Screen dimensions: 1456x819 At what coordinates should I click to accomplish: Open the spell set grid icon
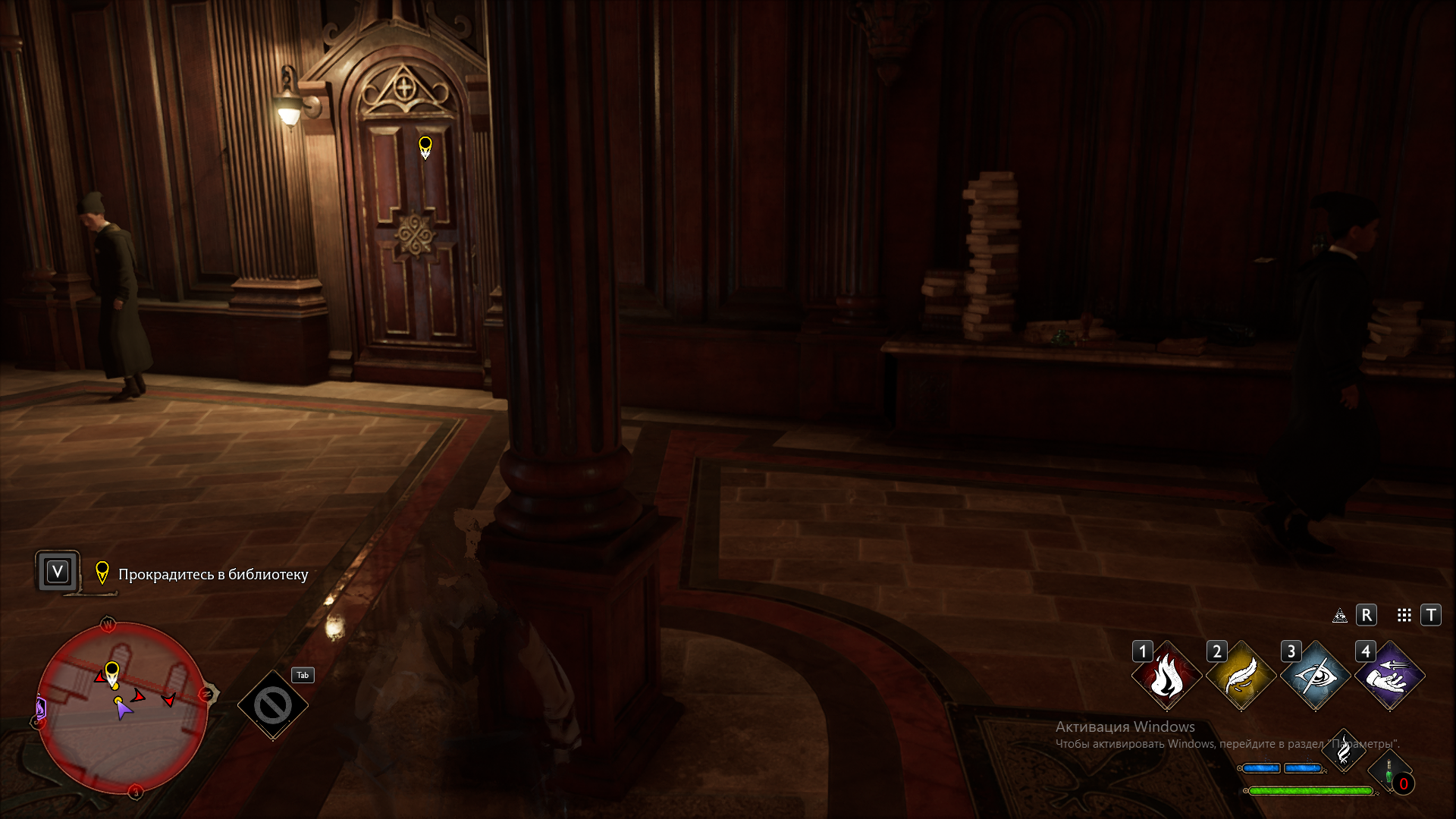(x=1404, y=615)
